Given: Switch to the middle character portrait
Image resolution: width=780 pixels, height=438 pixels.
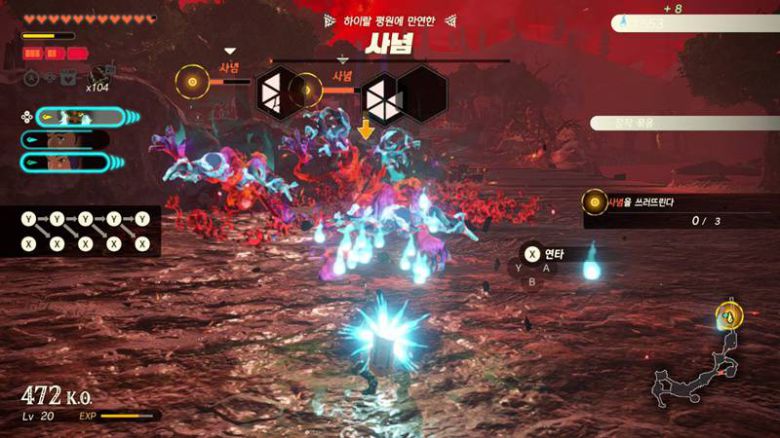Looking at the screenshot, I should pyautogui.click(x=70, y=139).
